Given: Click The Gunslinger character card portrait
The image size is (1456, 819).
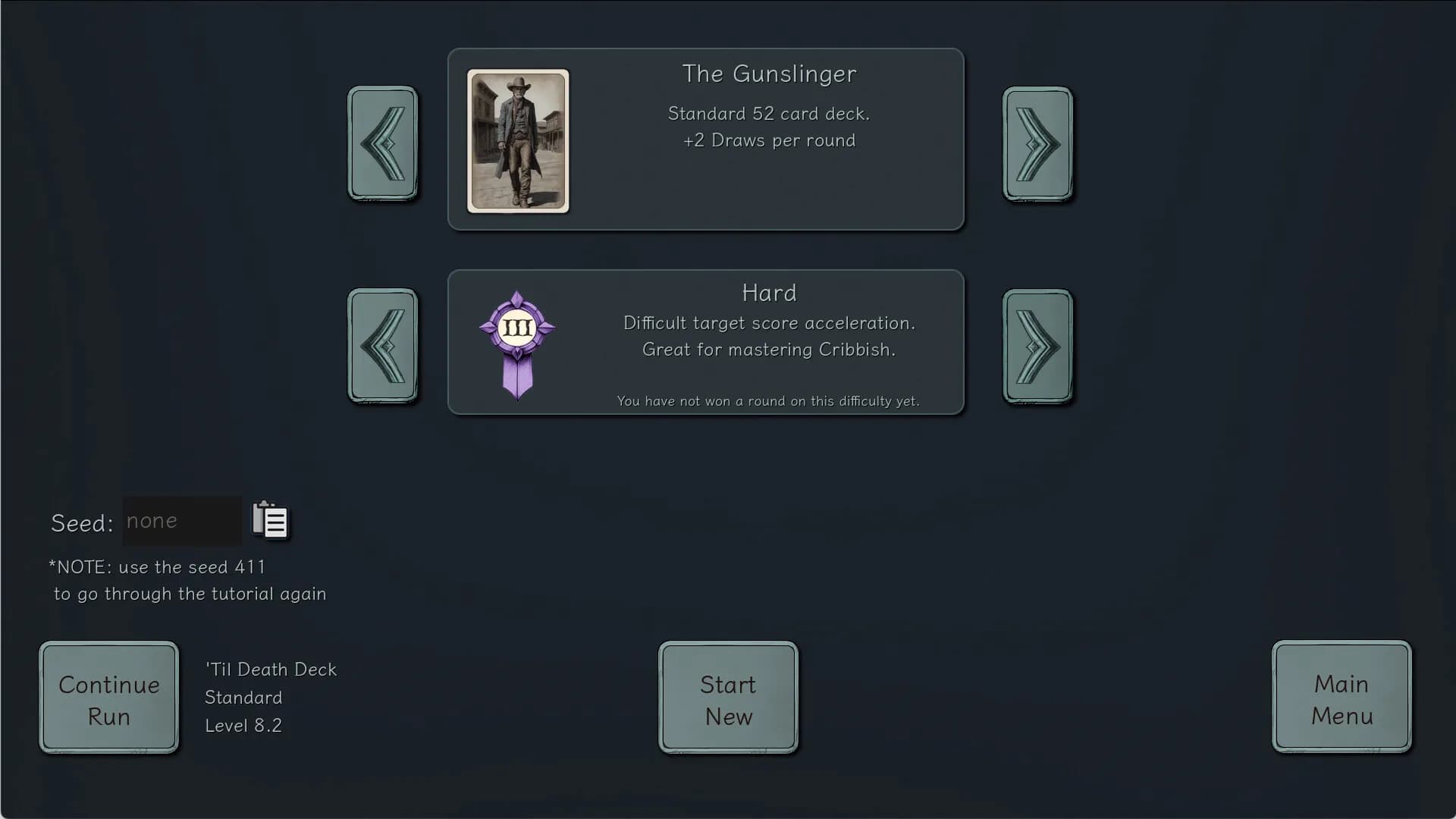Looking at the screenshot, I should 517,140.
